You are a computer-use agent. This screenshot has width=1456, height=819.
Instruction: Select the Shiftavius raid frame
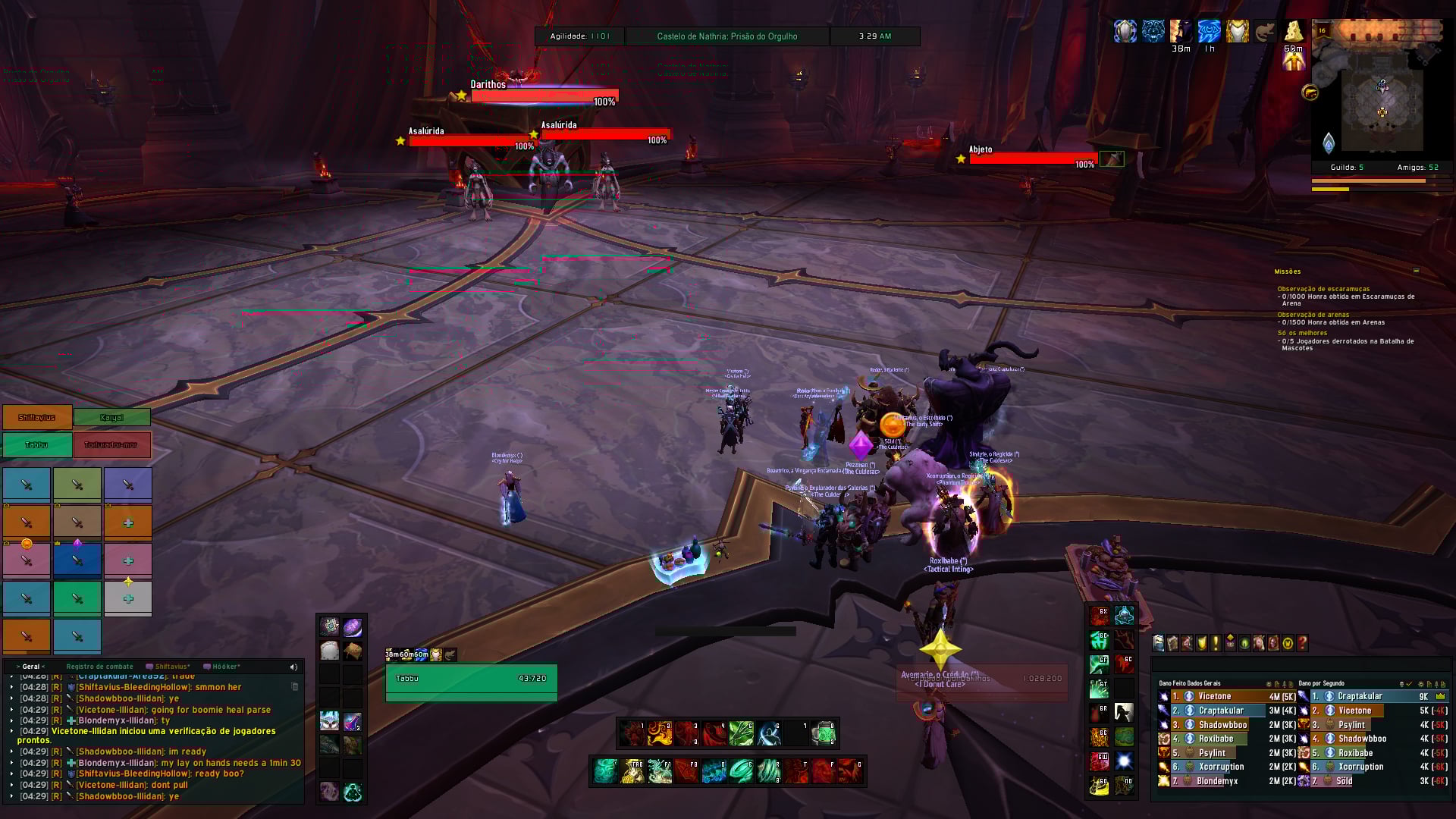(37, 417)
